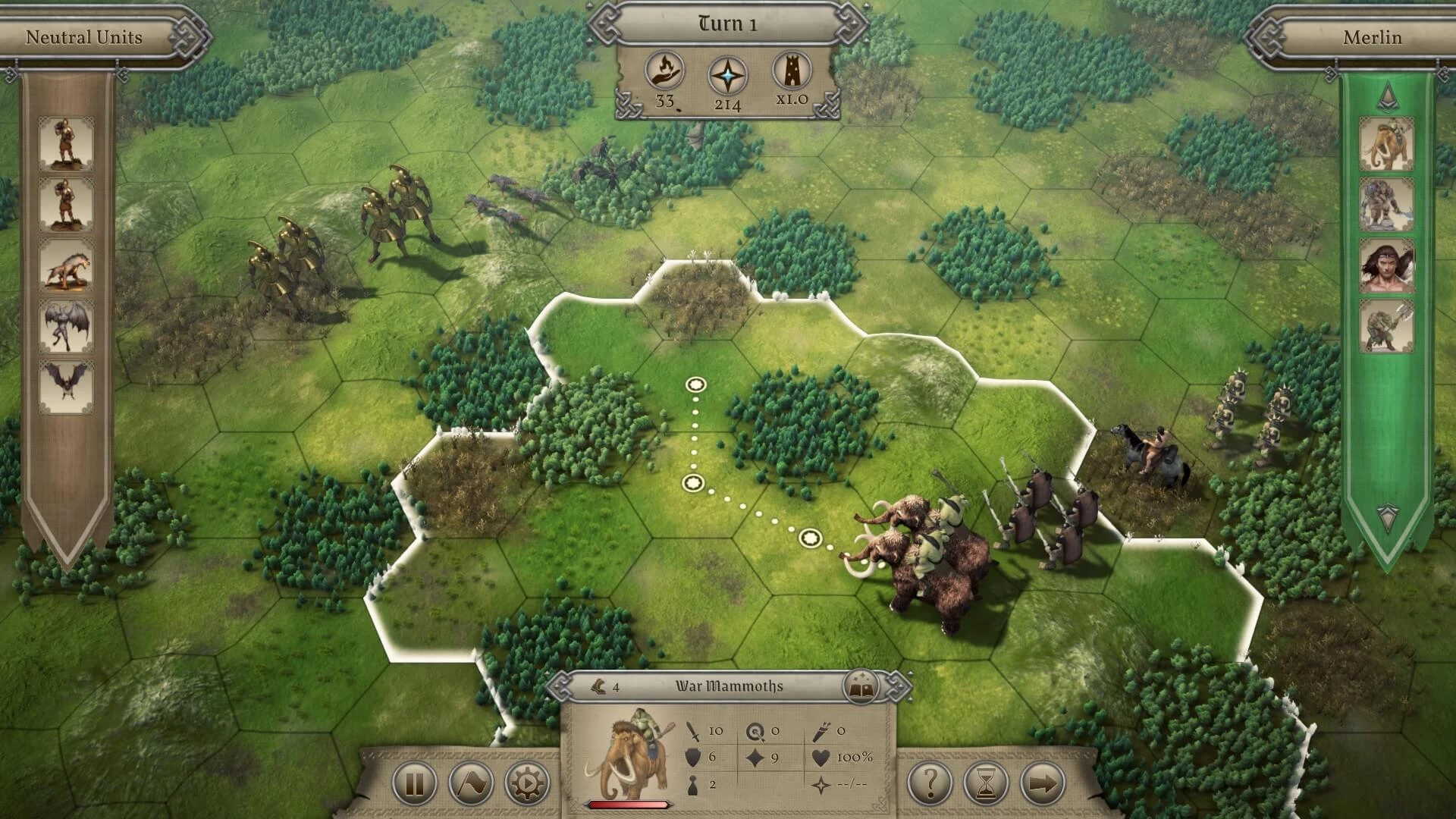Viewport: 1456px width, 819px height.
Task: Choose the orc axeman portrait in Merlin's banner
Action: pos(1387,326)
